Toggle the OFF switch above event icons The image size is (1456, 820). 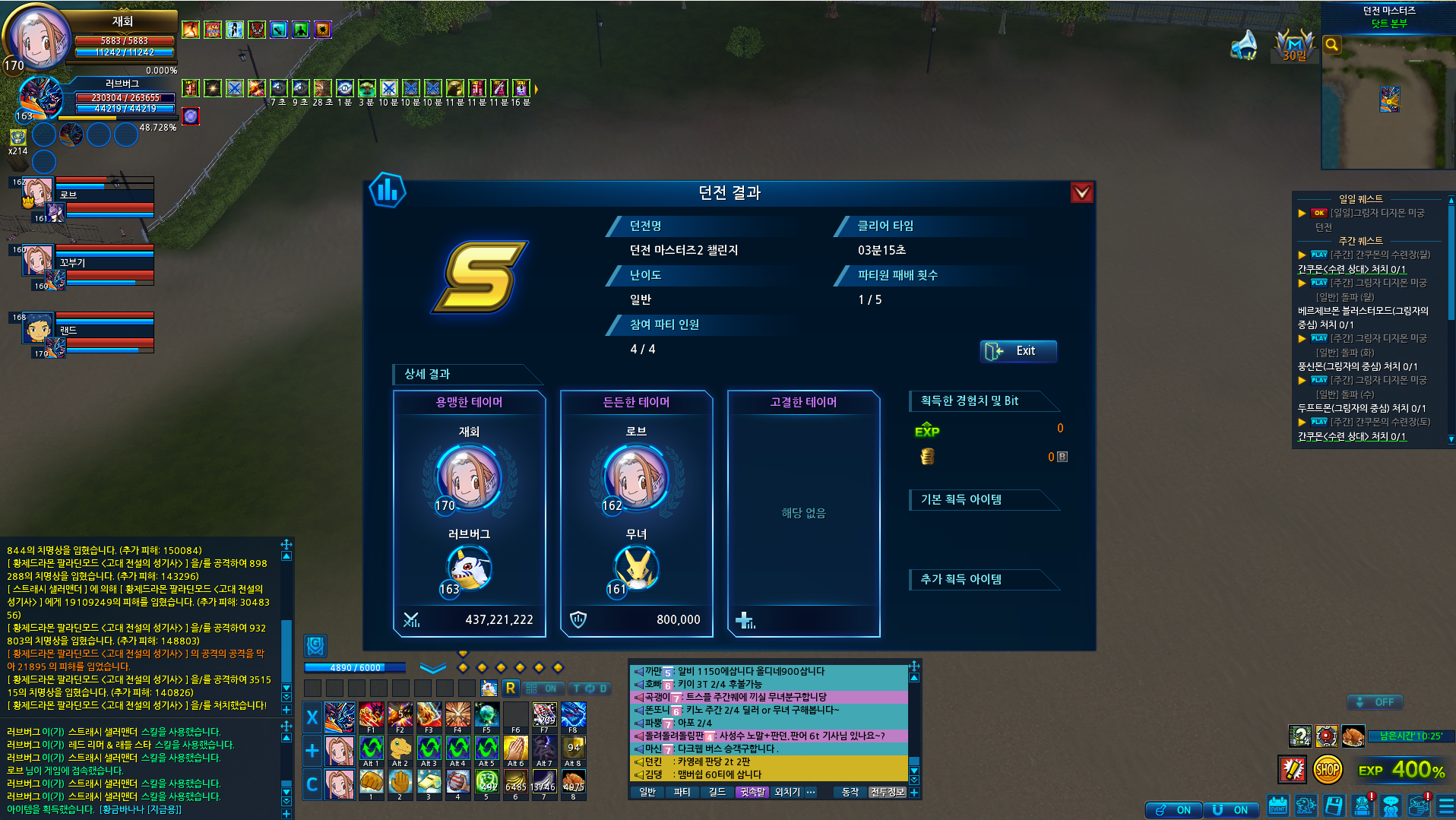click(1375, 702)
